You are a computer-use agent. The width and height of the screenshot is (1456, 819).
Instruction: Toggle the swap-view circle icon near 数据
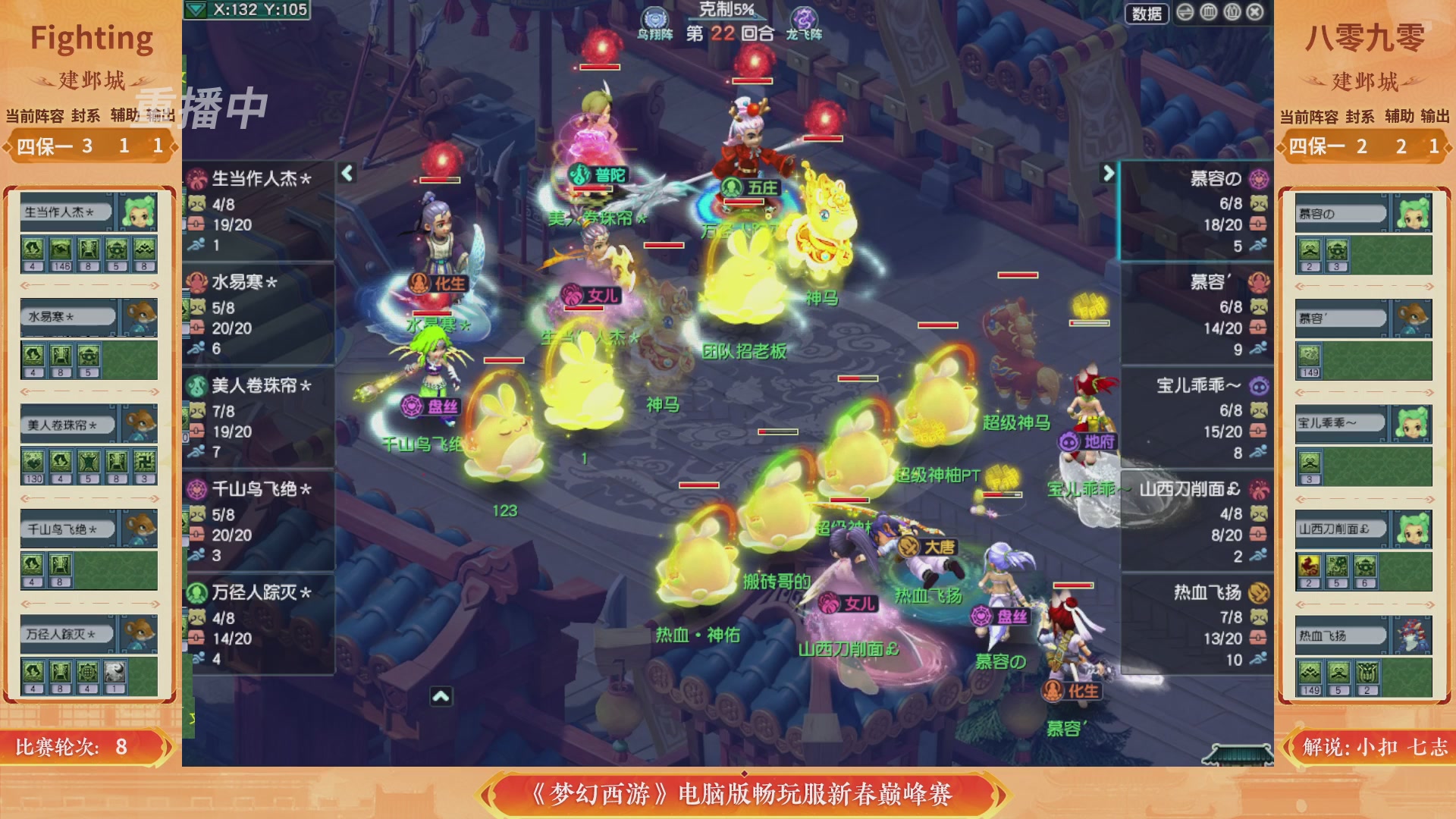click(1185, 12)
